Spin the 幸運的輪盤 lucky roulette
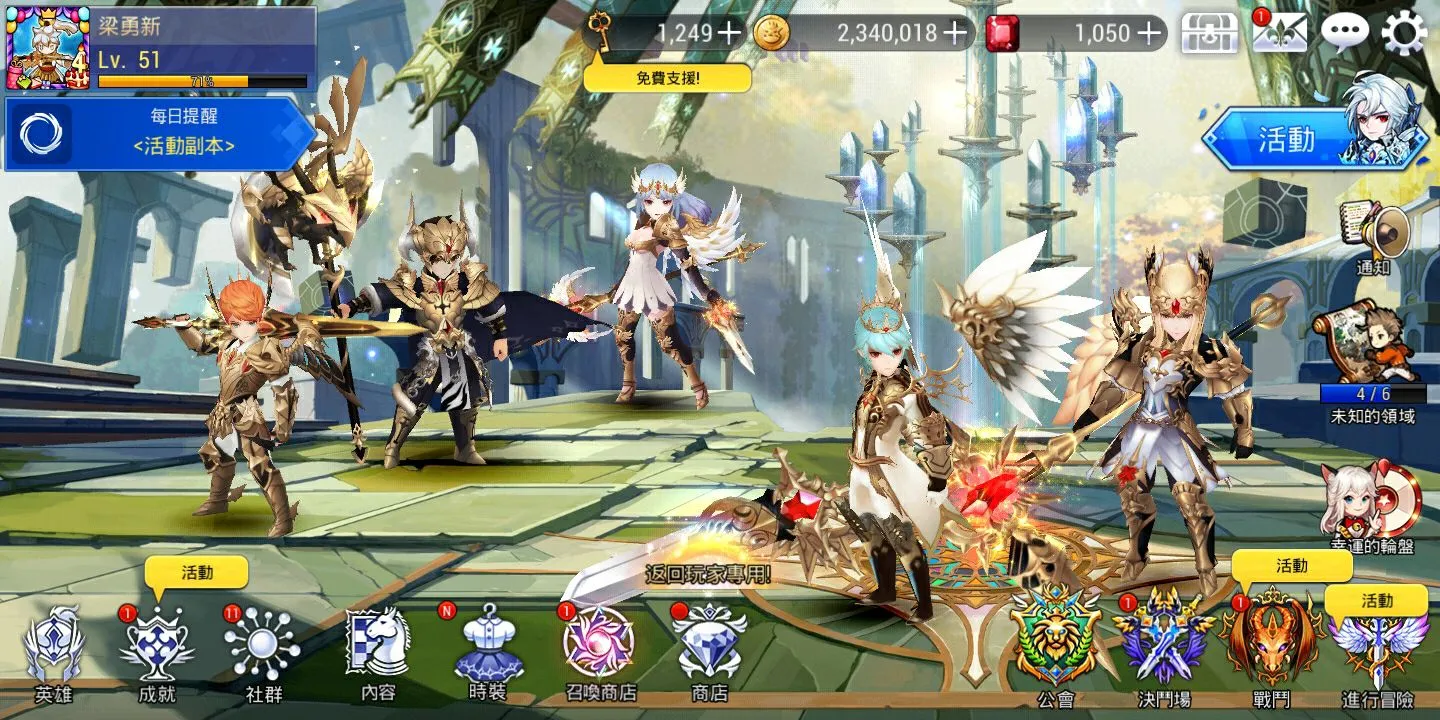The height and width of the screenshot is (720, 1440). point(1372,502)
